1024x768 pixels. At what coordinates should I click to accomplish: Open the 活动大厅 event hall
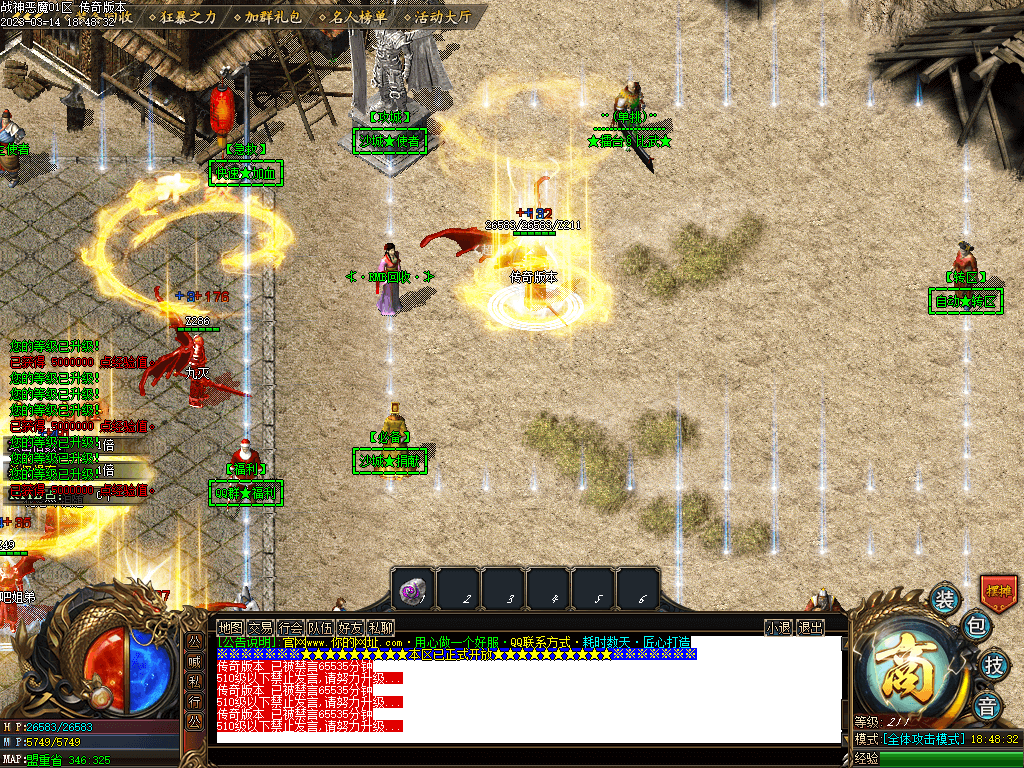click(443, 17)
